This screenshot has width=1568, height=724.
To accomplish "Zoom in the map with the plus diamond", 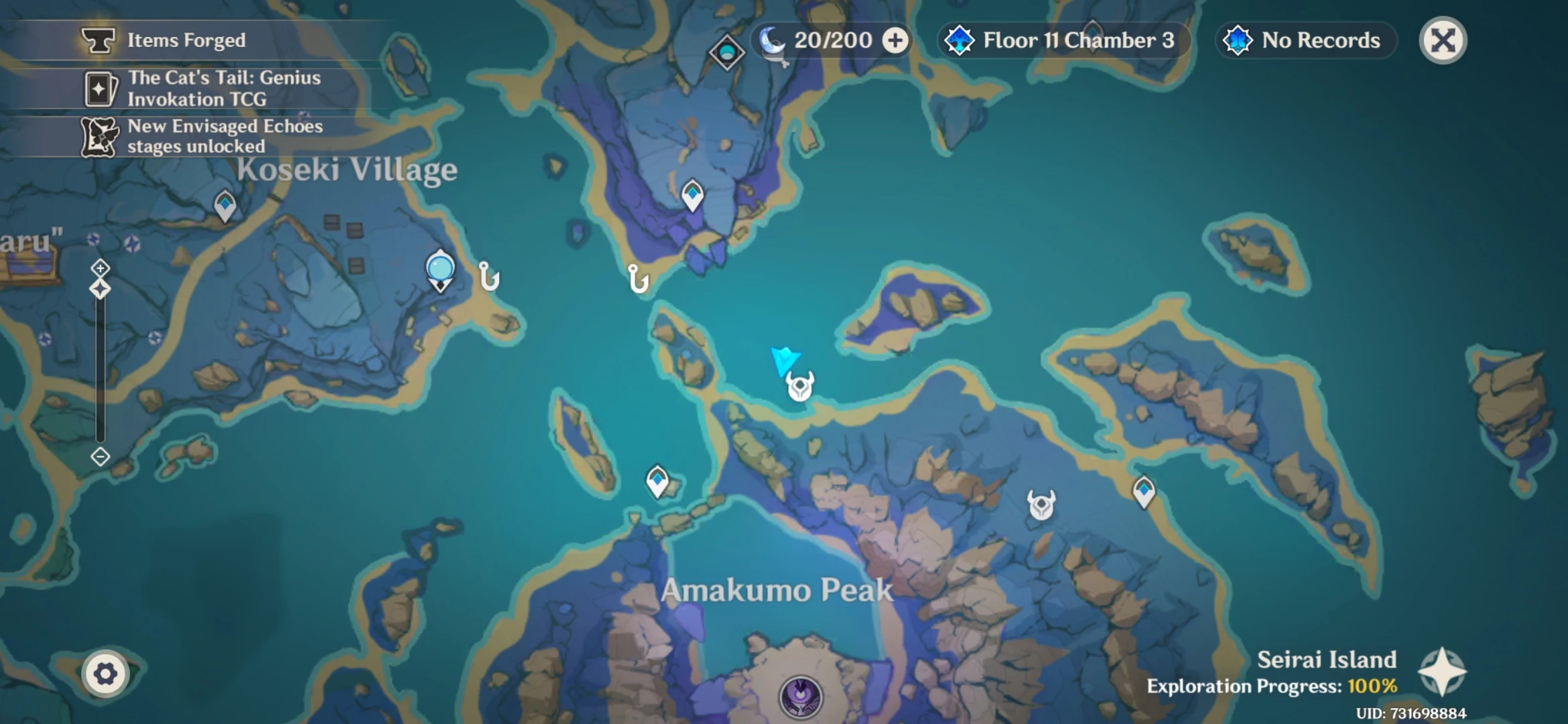I will pyautogui.click(x=101, y=268).
